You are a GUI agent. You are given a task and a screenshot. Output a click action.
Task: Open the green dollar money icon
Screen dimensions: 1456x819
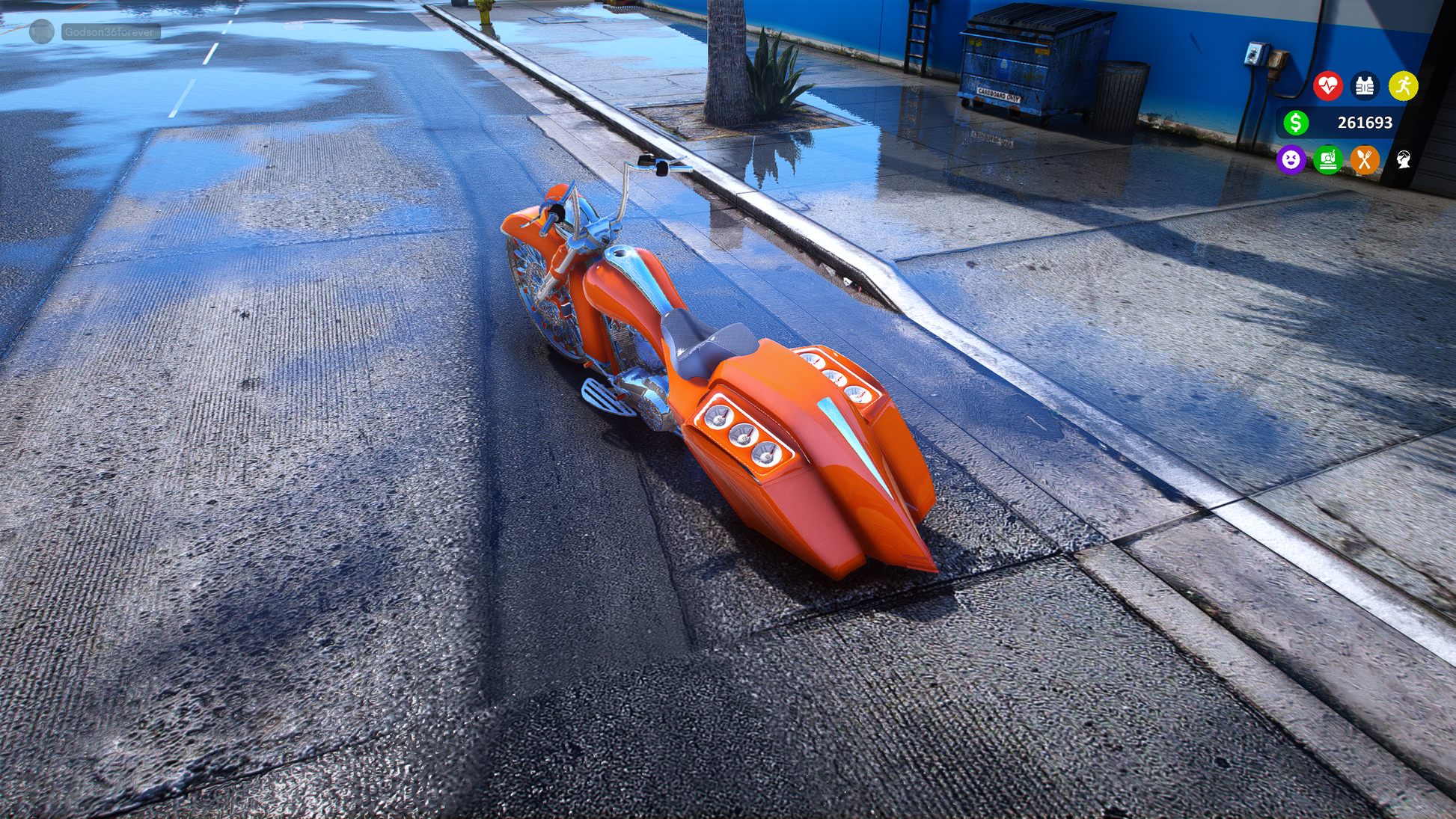(1296, 123)
